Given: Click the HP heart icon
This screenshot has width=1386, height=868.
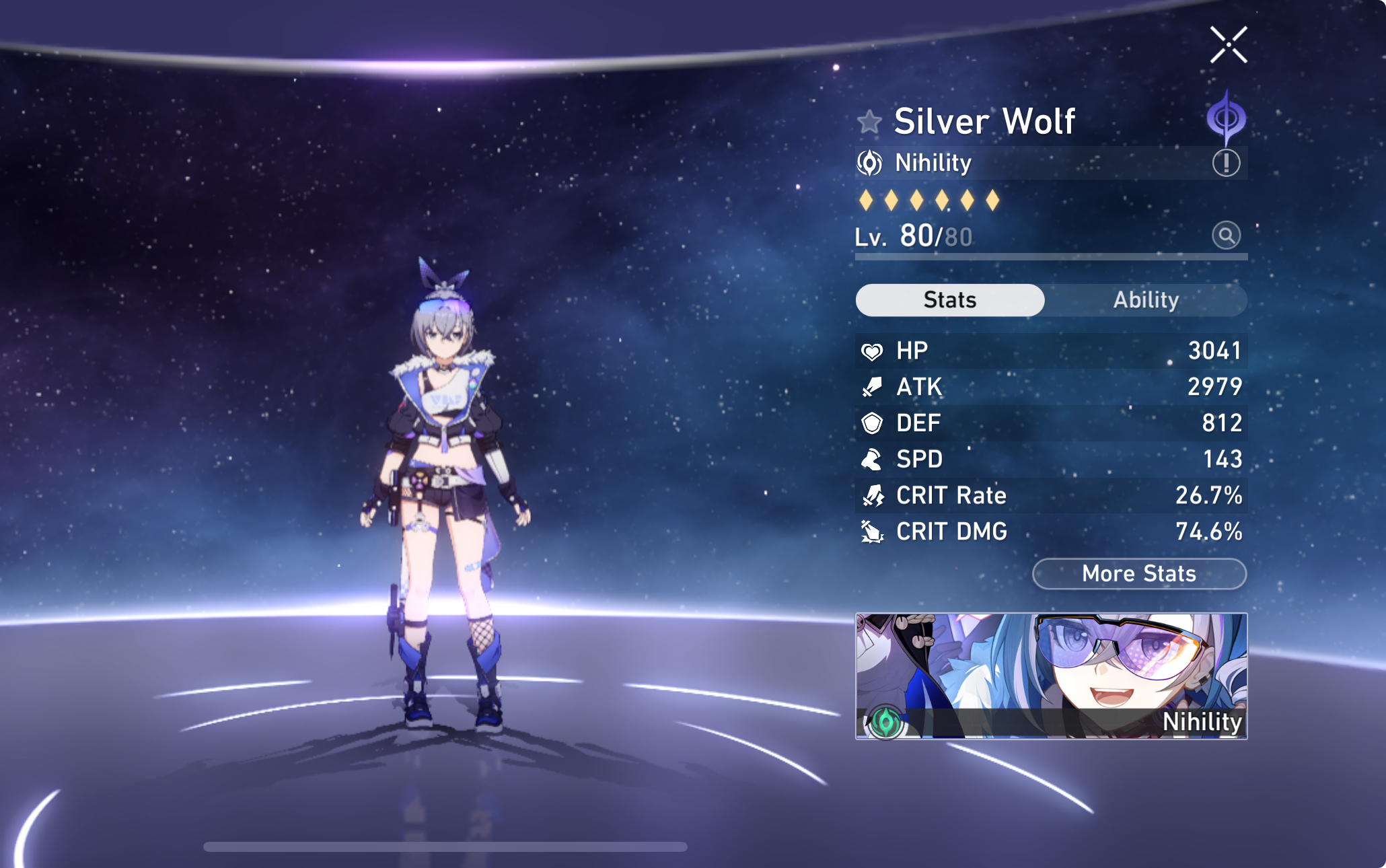Looking at the screenshot, I should 872,351.
